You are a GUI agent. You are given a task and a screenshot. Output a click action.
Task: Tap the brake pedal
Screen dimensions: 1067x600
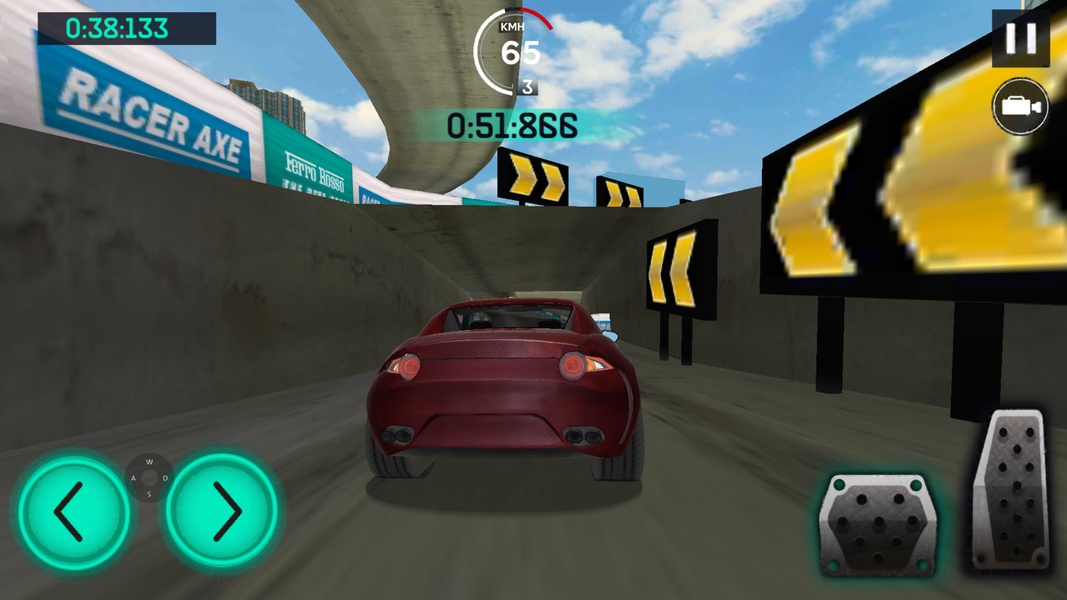876,524
